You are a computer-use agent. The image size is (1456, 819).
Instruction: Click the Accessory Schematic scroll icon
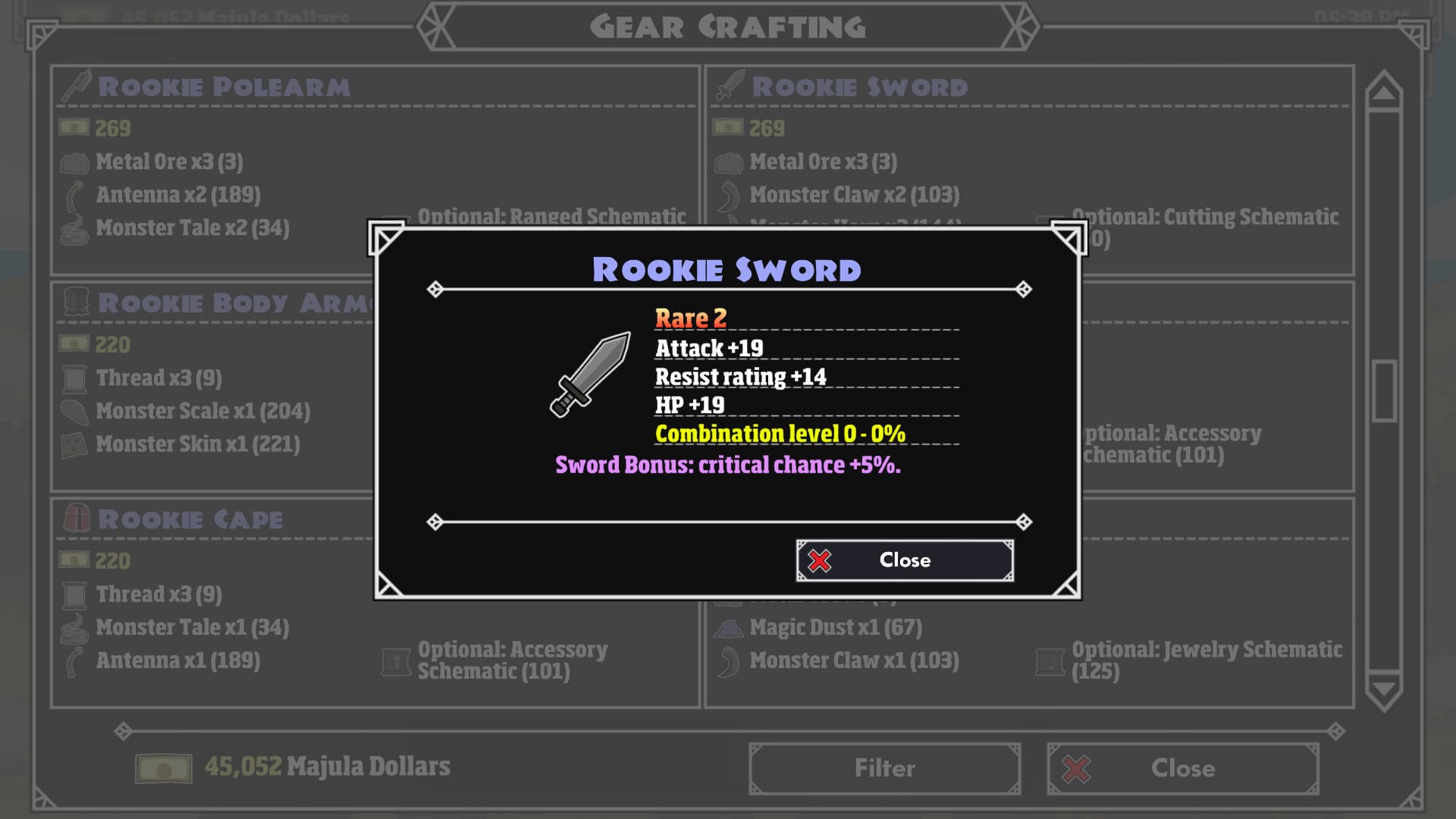(x=396, y=659)
